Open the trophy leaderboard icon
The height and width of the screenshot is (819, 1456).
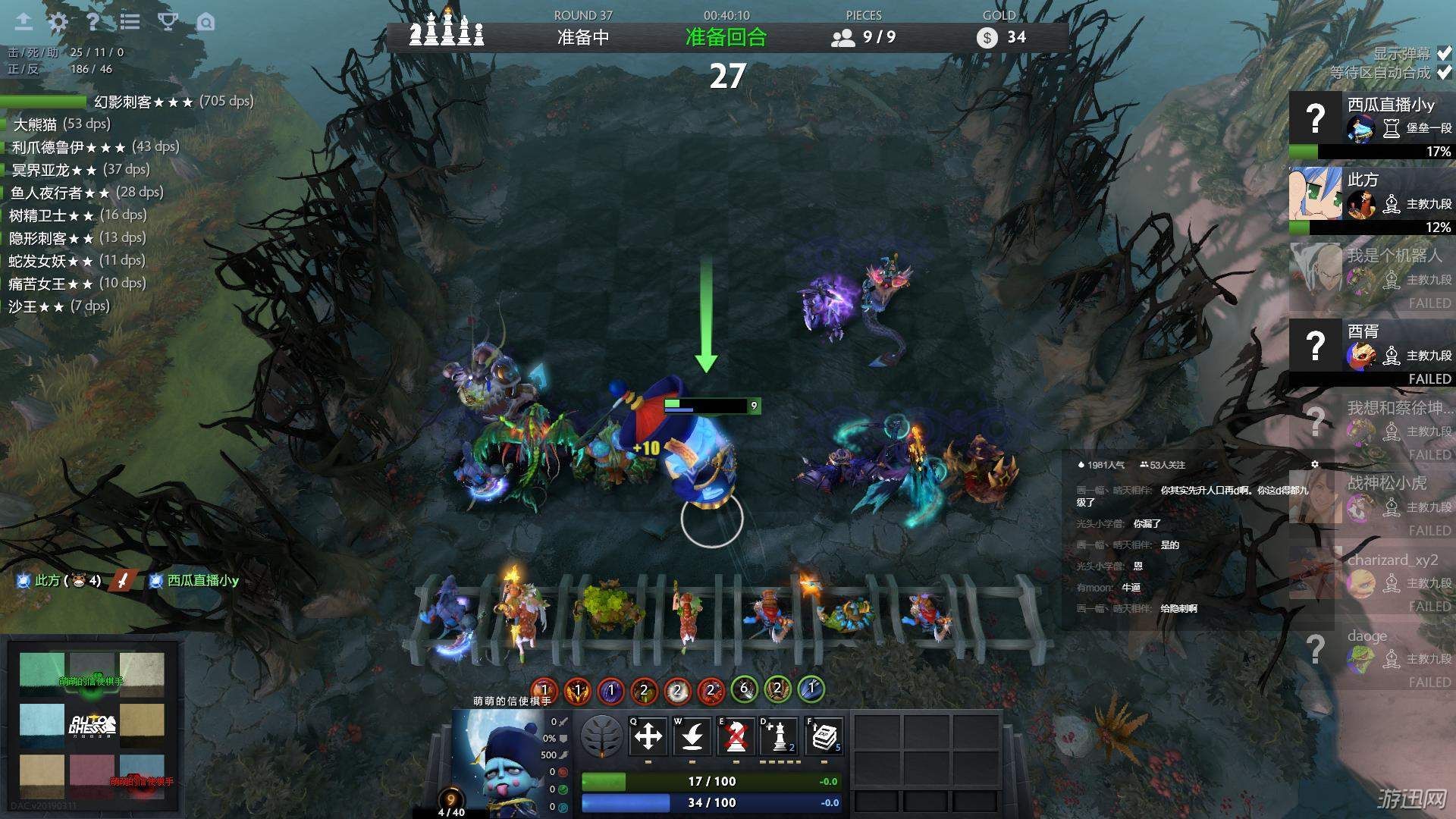tap(168, 22)
